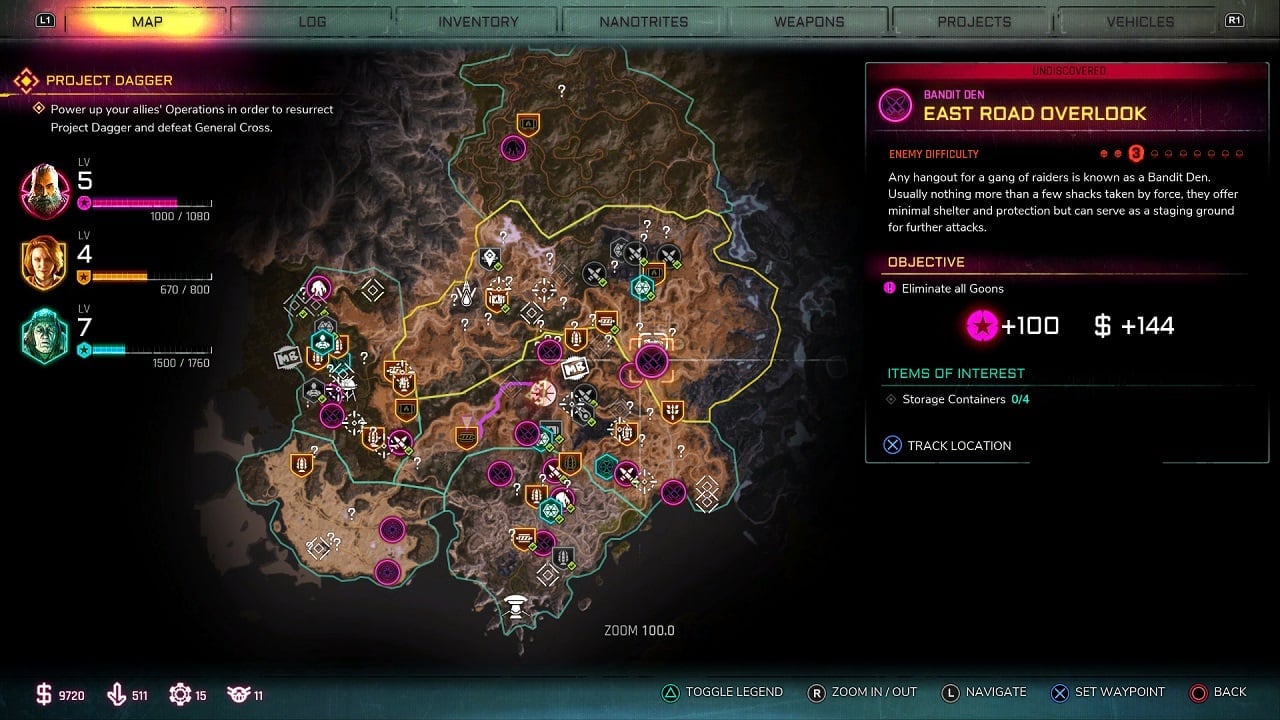The image size is (1280, 720).
Task: Click the selected East Road Overlook map marker
Action: pyautogui.click(x=652, y=359)
